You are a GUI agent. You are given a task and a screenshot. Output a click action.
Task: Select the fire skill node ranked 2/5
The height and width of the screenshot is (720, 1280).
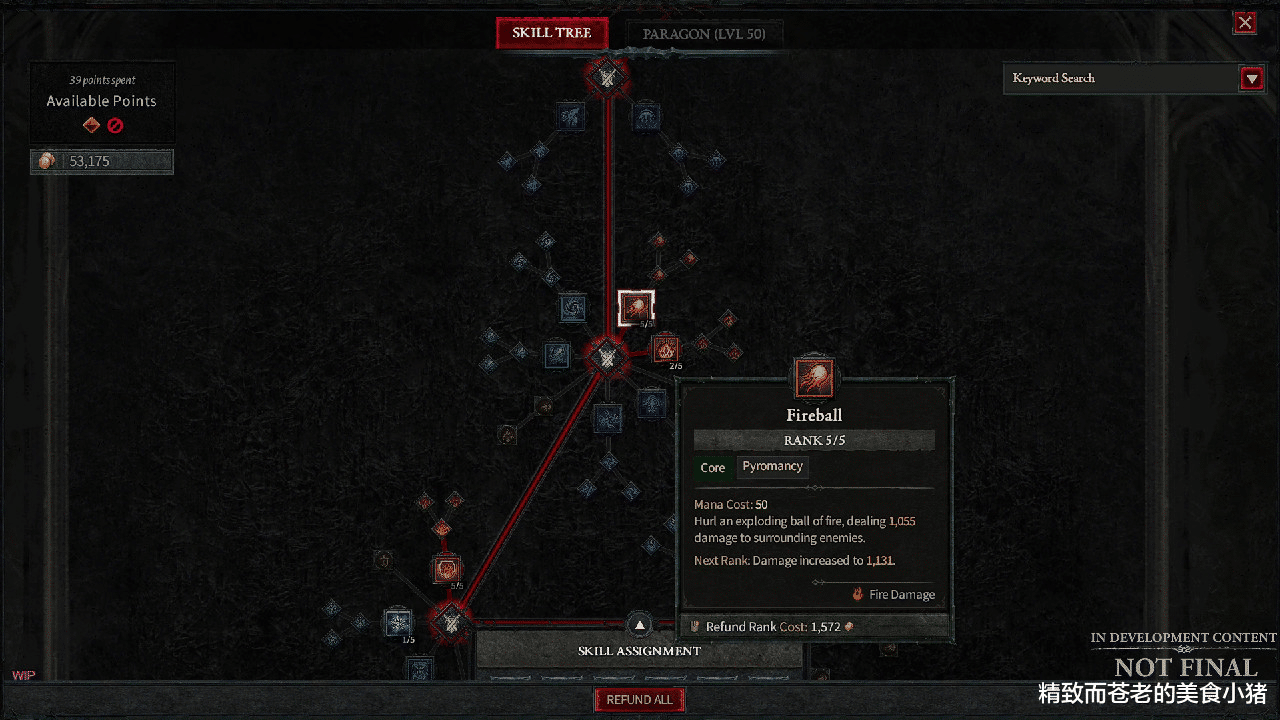coord(665,349)
